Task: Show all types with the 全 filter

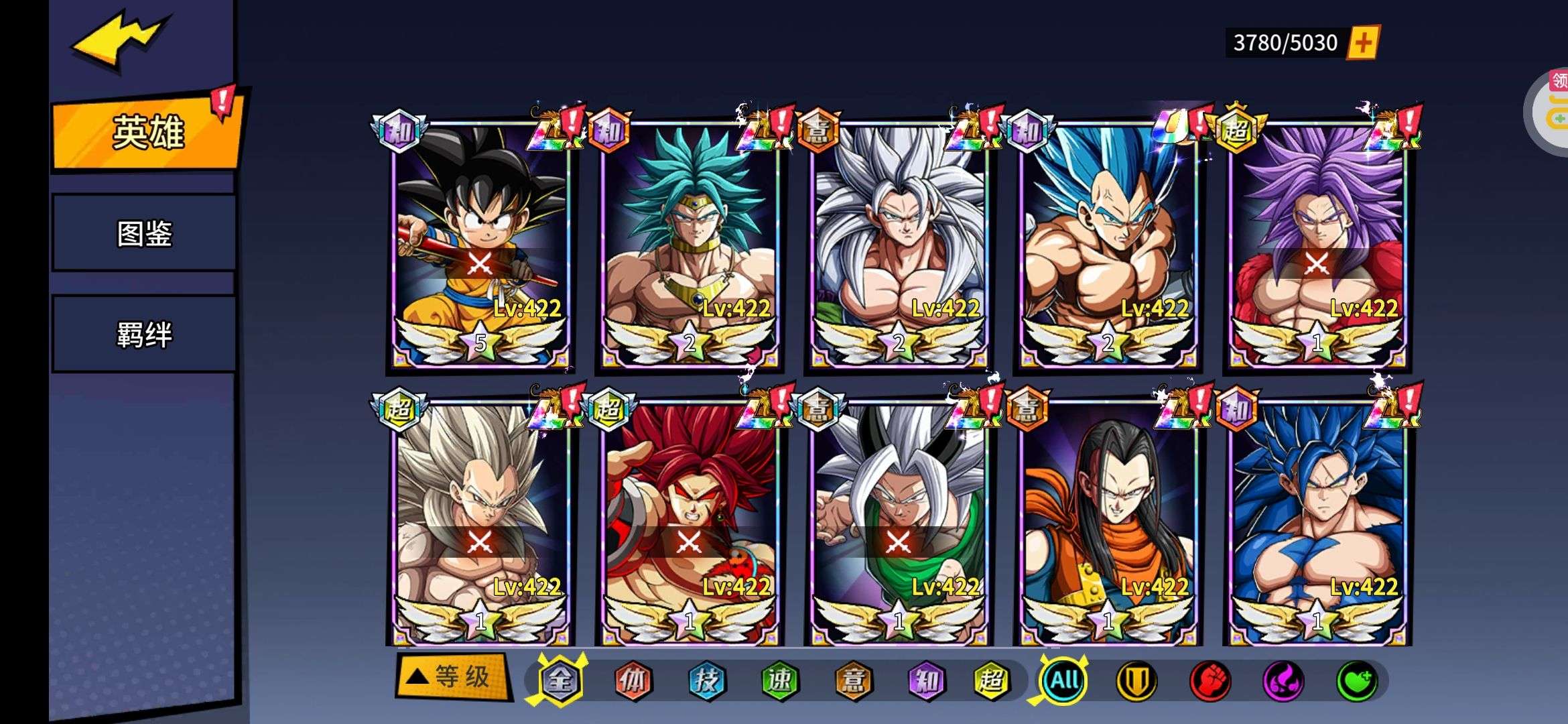Action: tap(560, 681)
